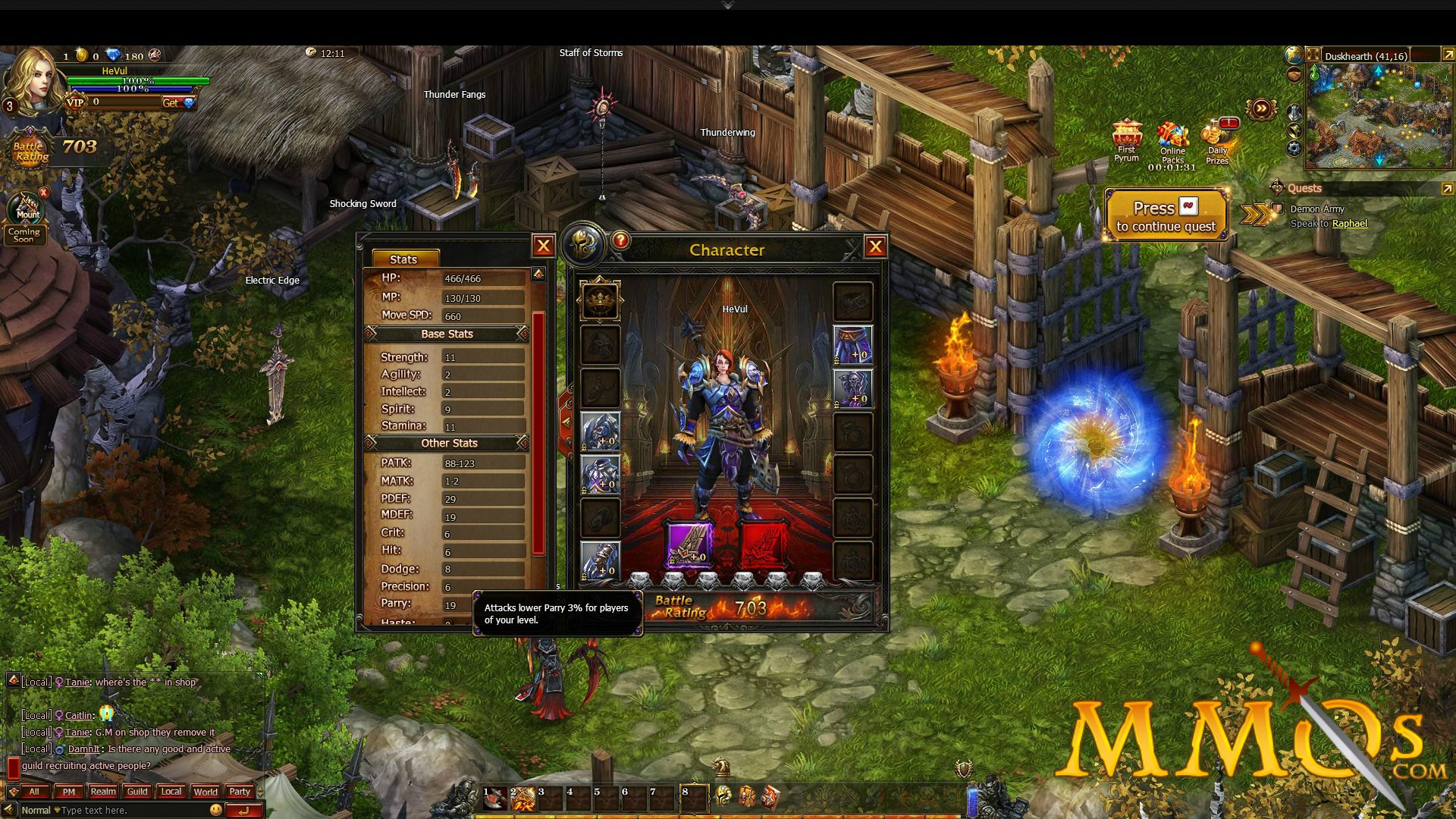The image size is (1456, 819).
Task: Switch chat to the World channel
Action: point(206,792)
